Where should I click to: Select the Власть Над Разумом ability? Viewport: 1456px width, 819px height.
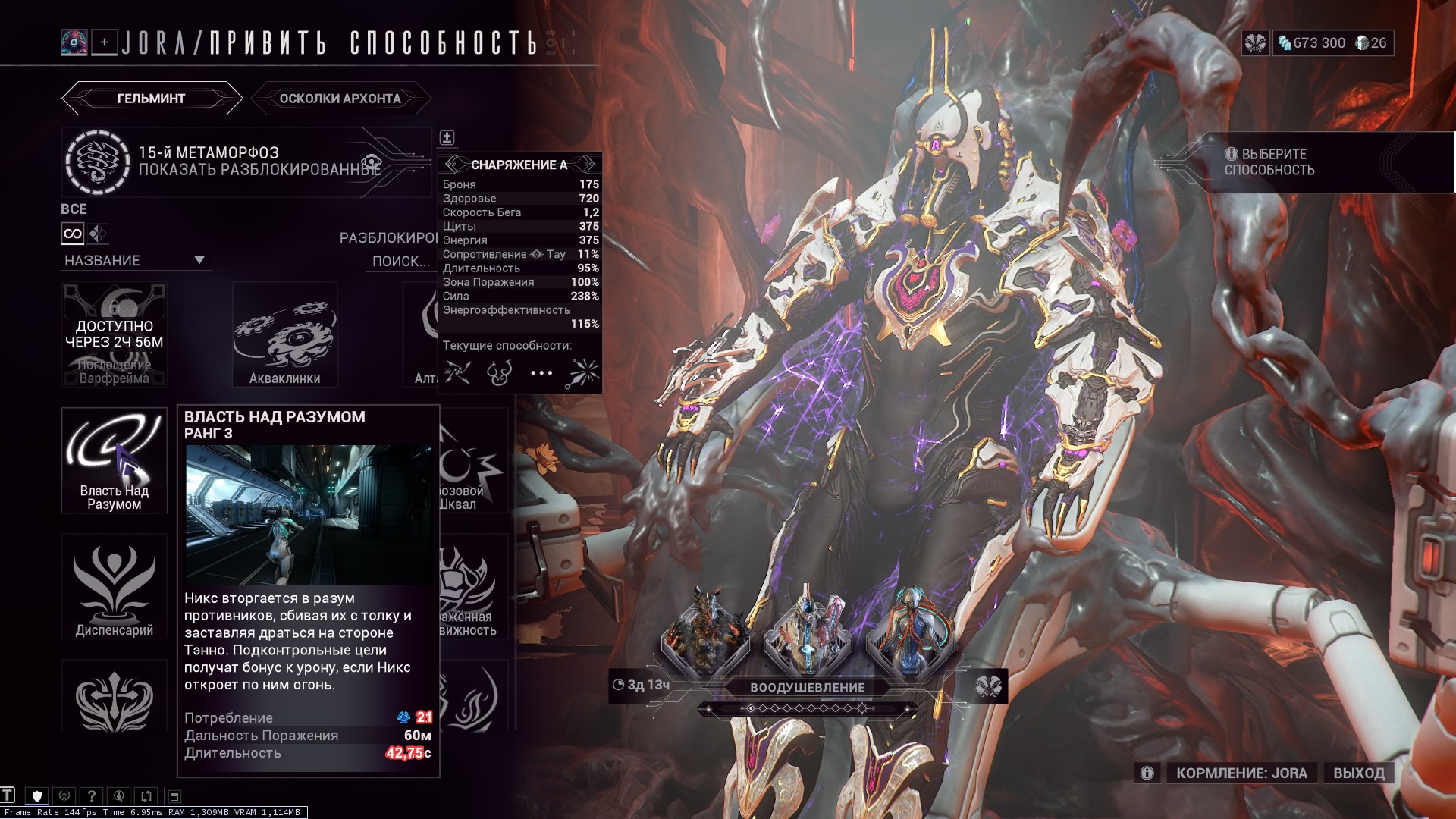(x=115, y=460)
